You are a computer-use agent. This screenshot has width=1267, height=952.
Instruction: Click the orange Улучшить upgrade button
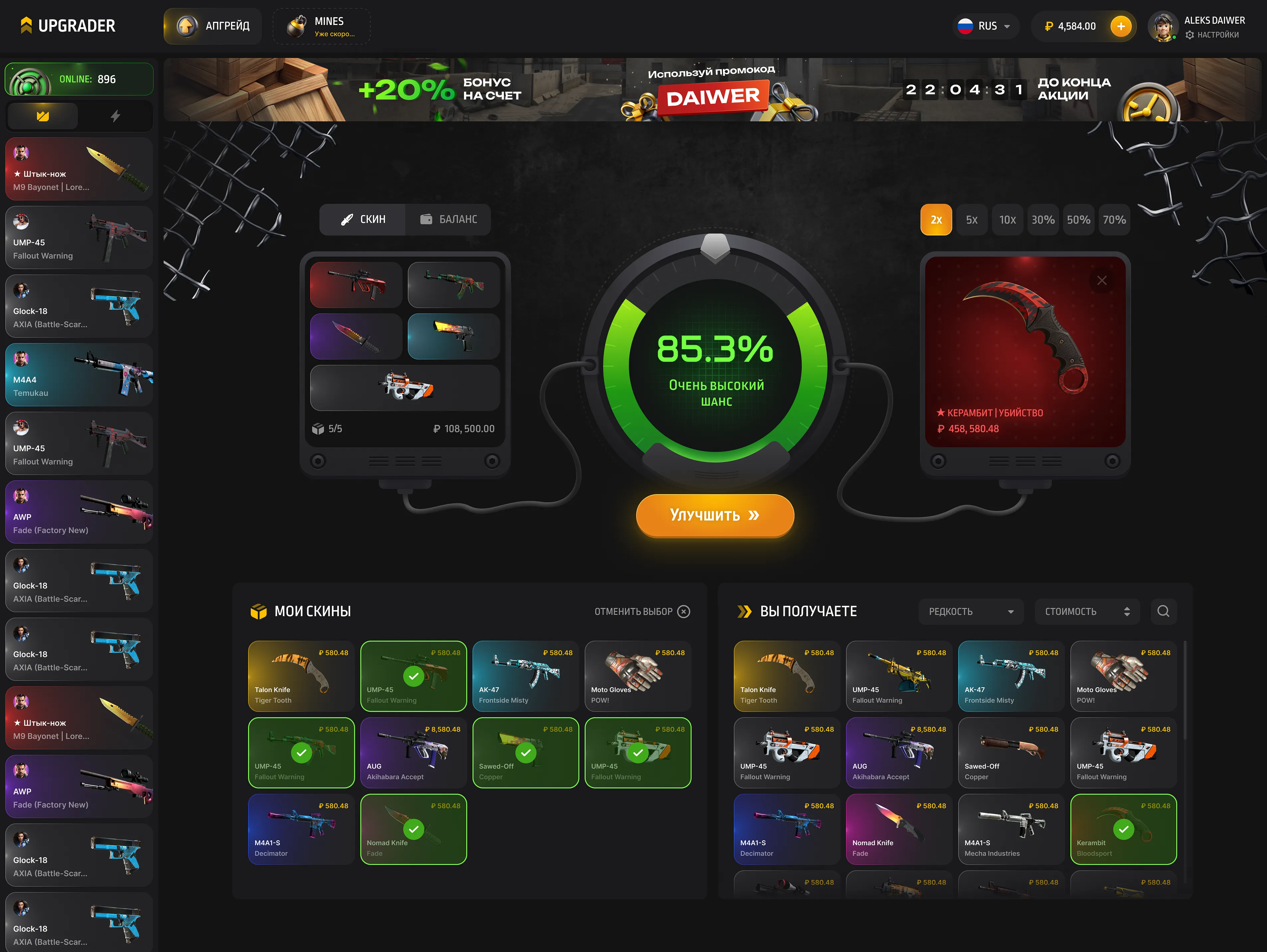click(714, 515)
